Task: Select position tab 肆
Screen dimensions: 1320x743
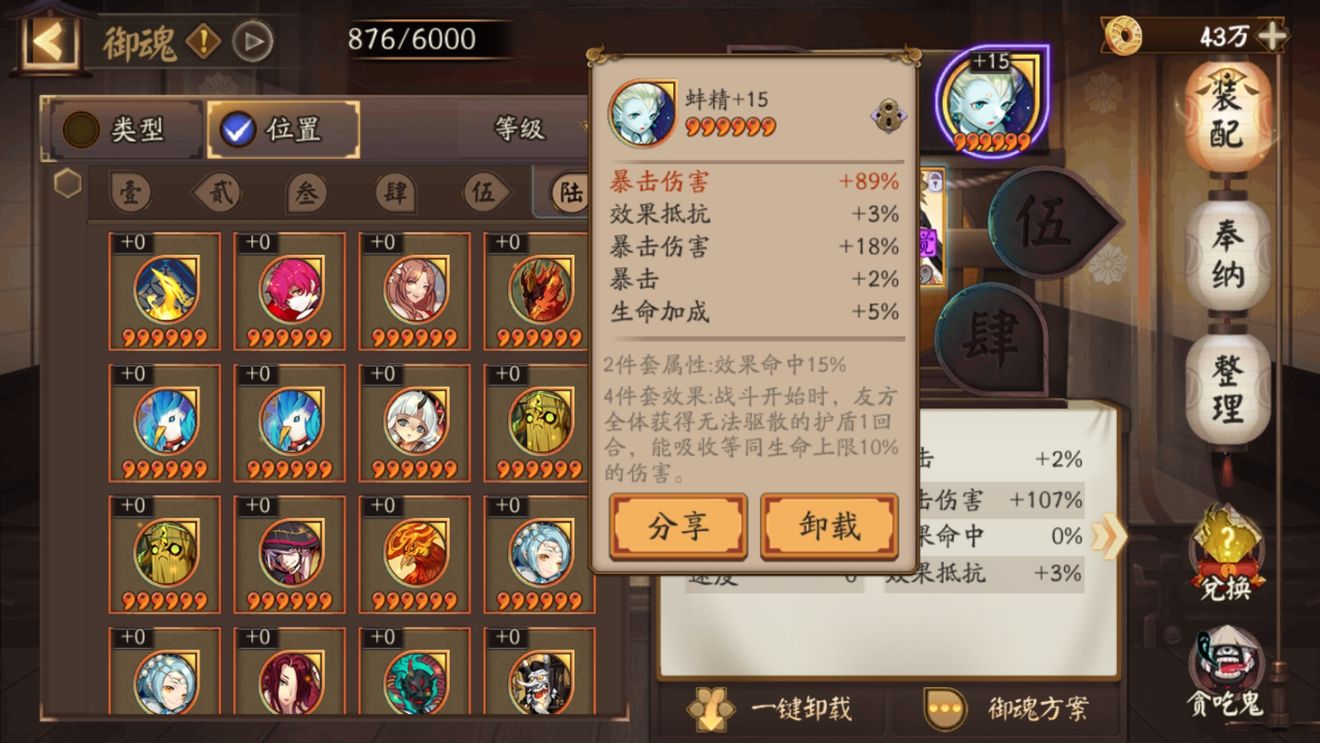Action: pos(396,193)
